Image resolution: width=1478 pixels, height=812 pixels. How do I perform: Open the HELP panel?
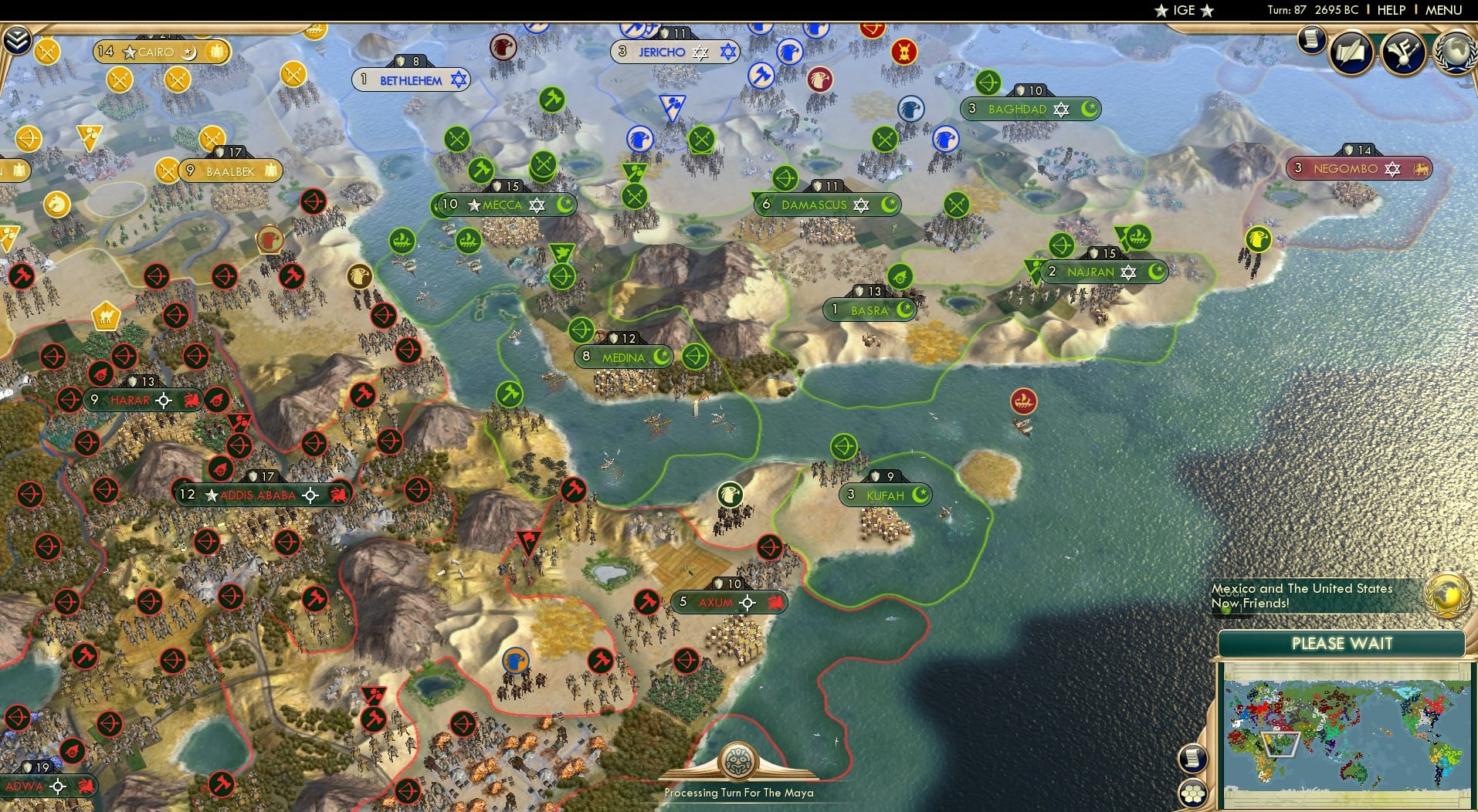[1389, 10]
